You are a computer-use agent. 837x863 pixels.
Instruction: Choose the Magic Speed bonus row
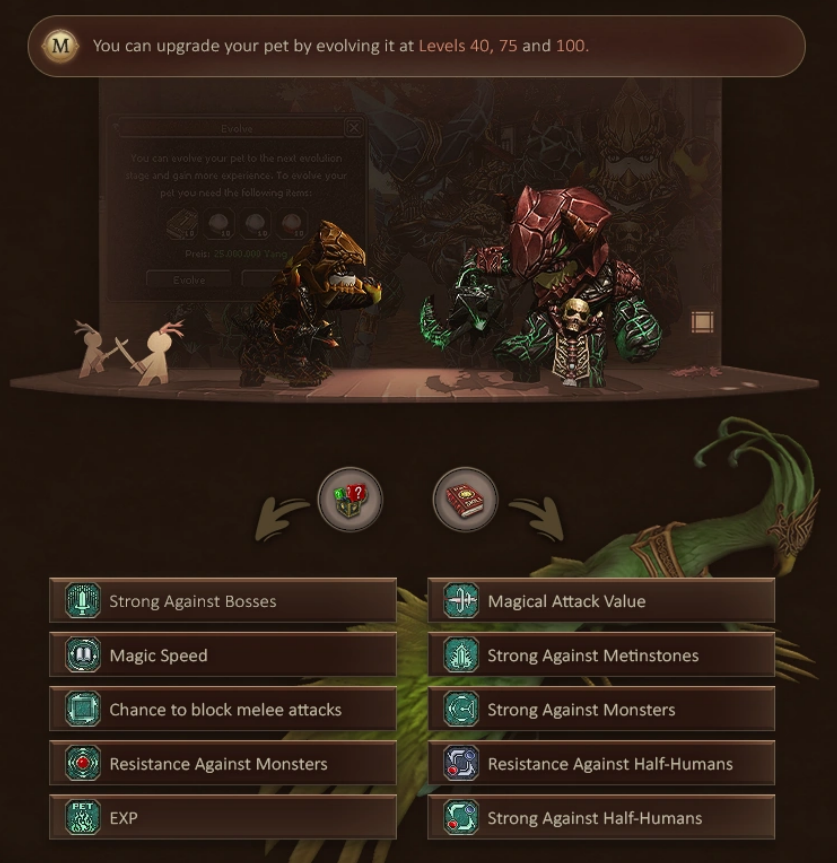[x=223, y=655]
